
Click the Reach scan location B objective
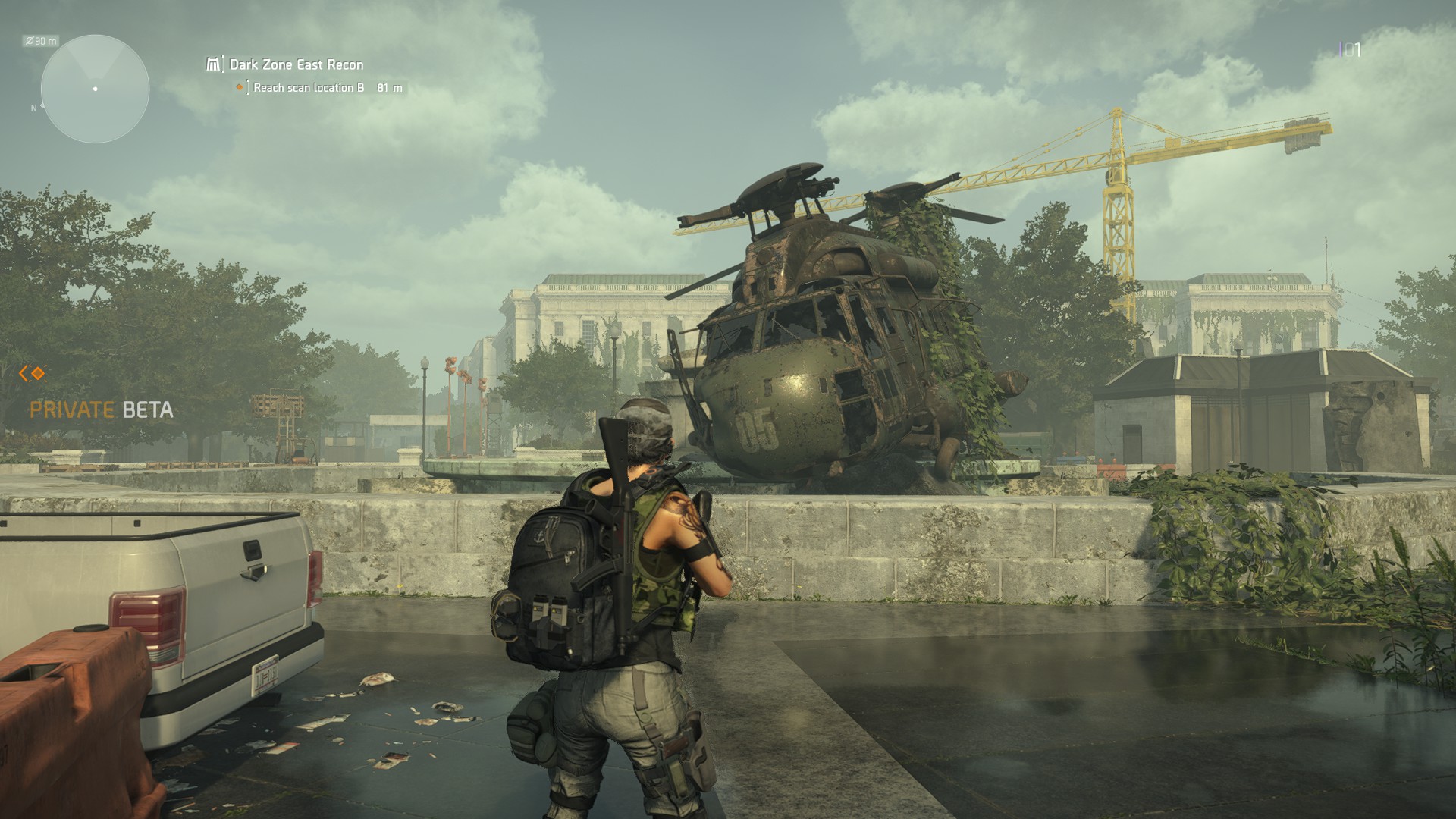309,88
